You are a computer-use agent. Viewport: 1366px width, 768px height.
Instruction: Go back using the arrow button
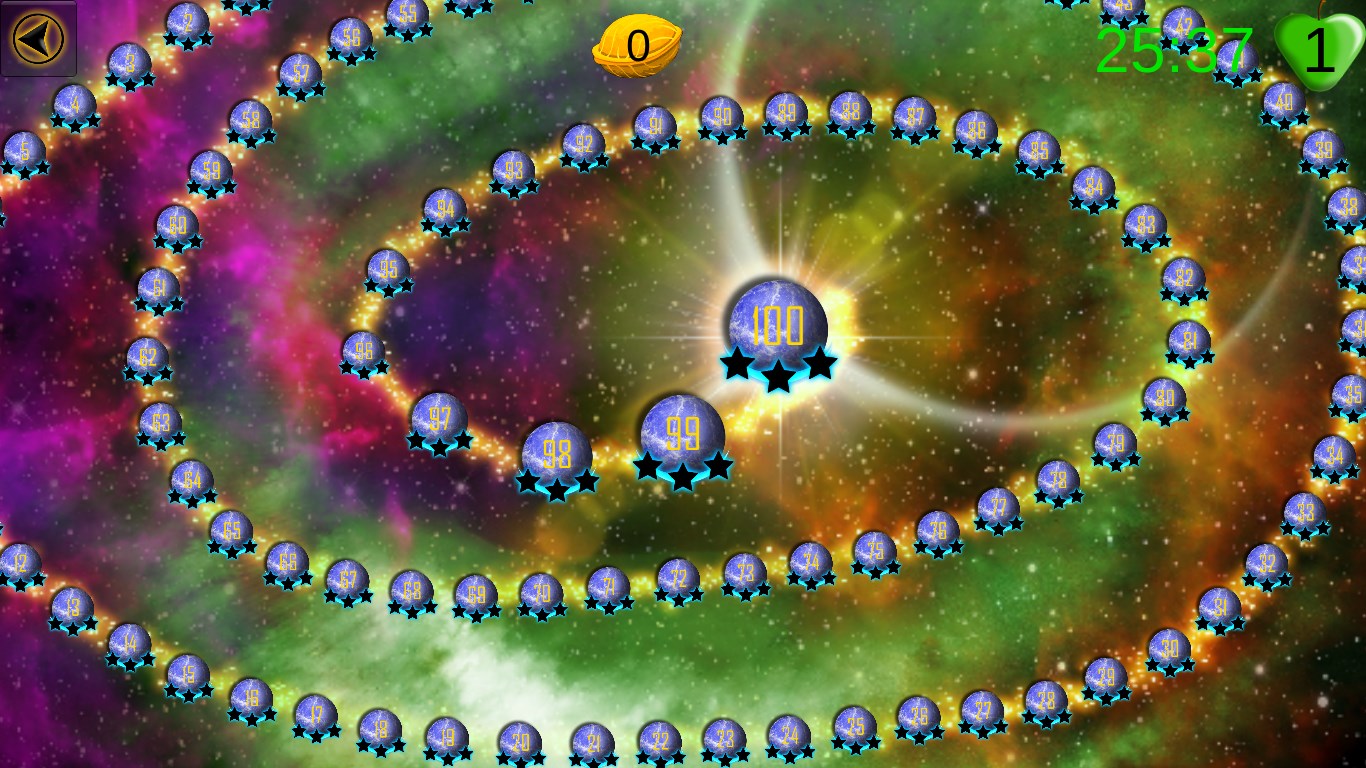(x=38, y=38)
